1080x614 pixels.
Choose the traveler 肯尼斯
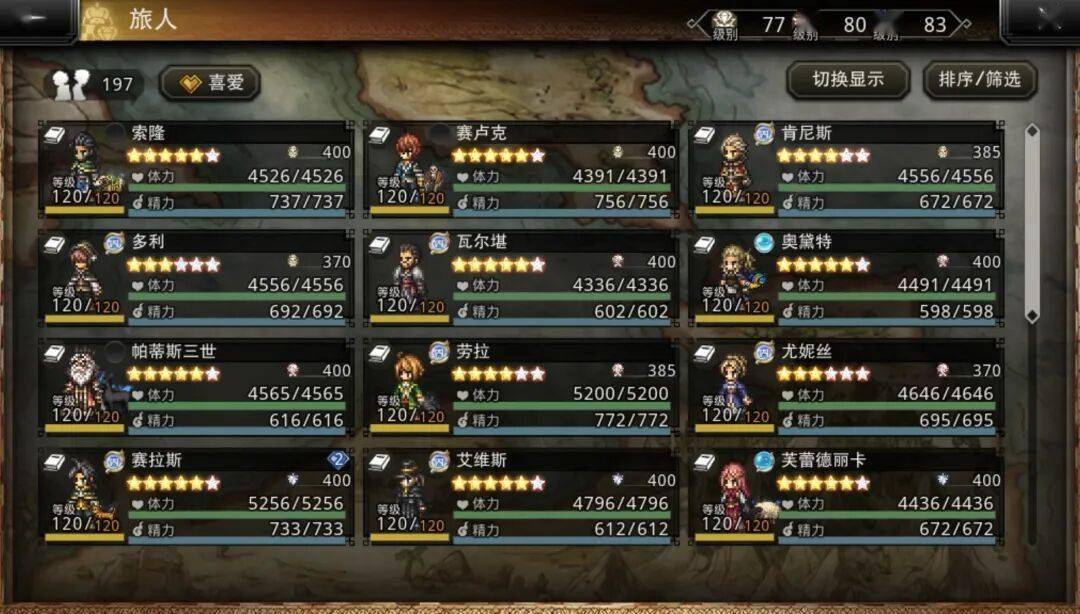click(x=846, y=168)
